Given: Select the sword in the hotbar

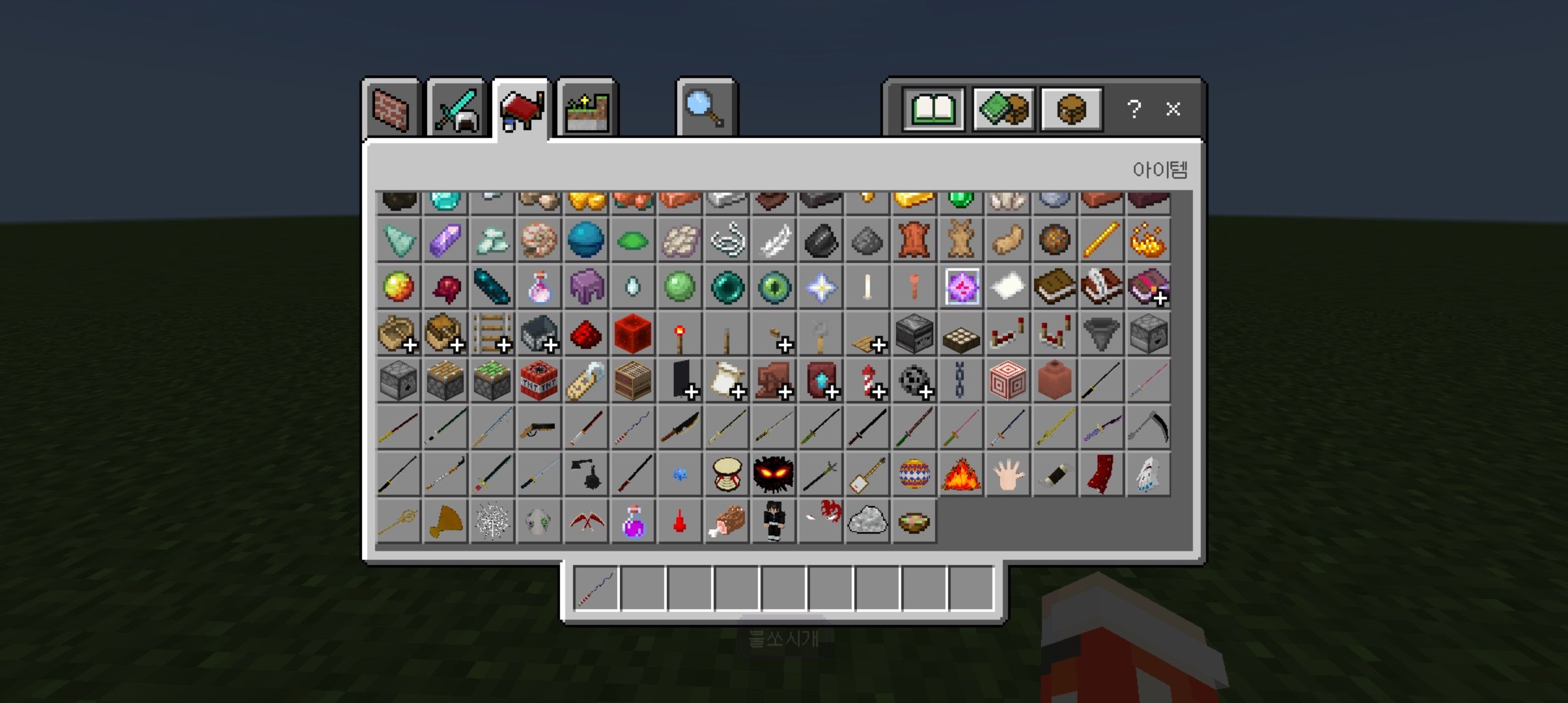Looking at the screenshot, I should (596, 588).
